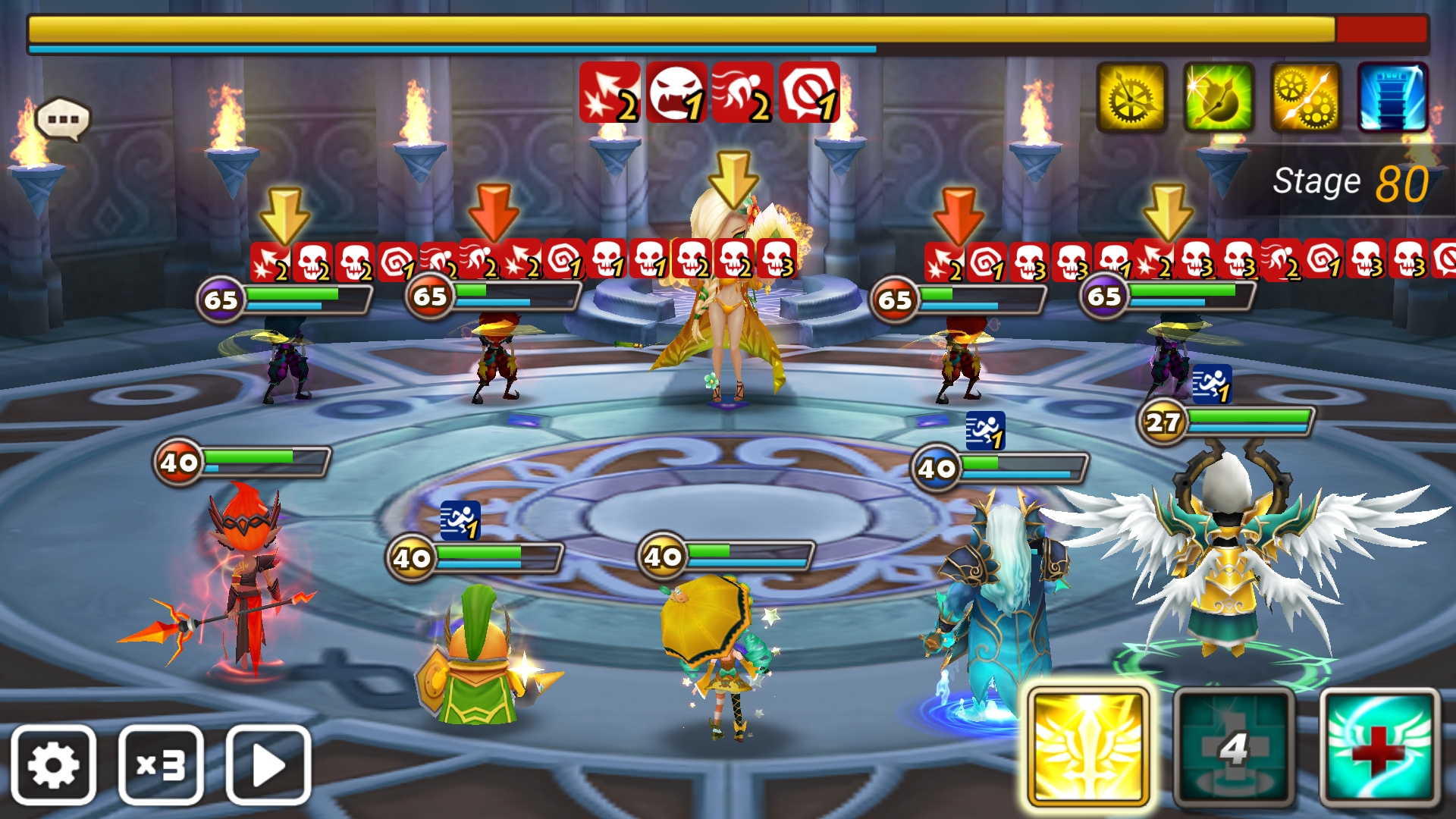Select the healing skill on cooldown 4

[1234, 747]
